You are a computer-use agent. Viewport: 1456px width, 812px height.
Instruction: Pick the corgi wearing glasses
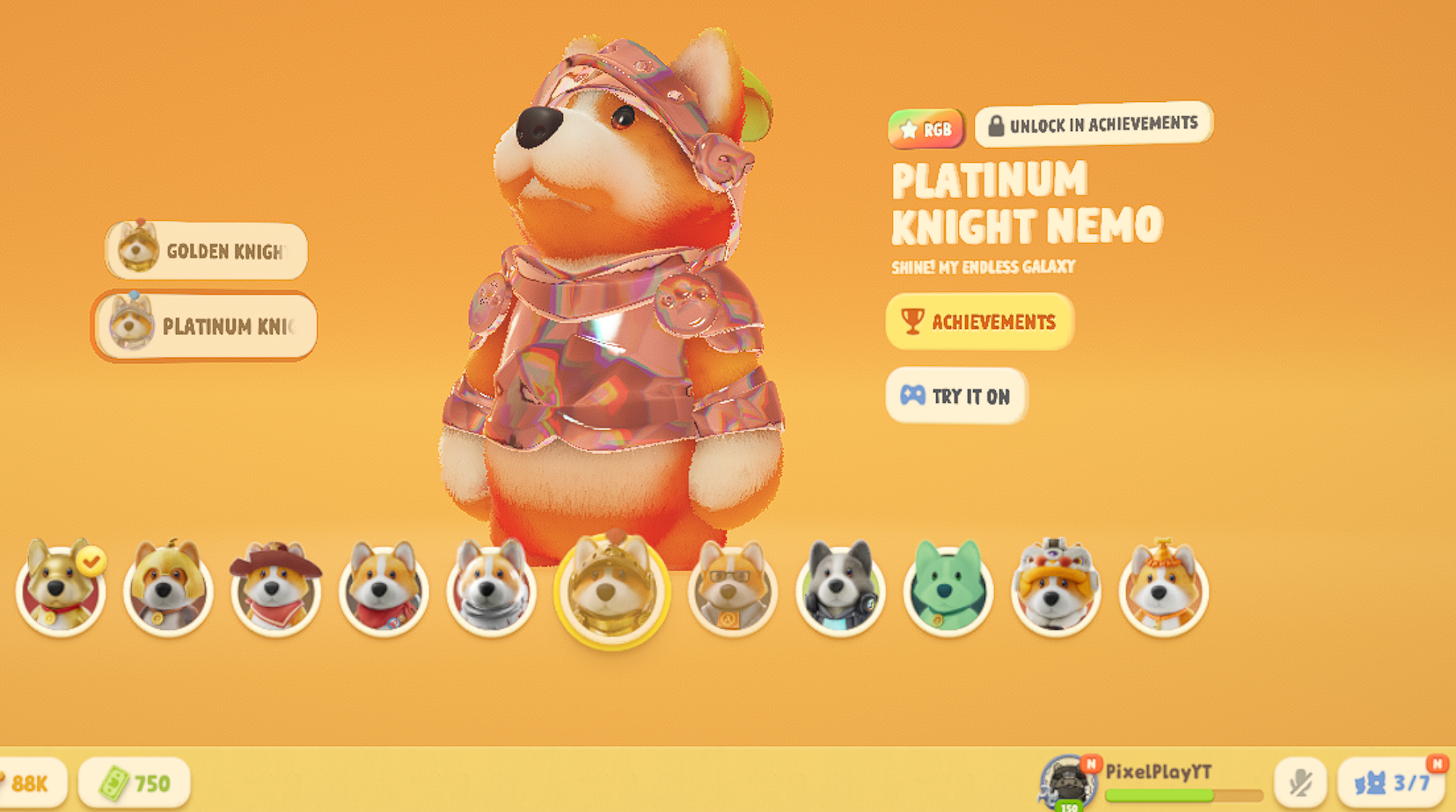[732, 589]
